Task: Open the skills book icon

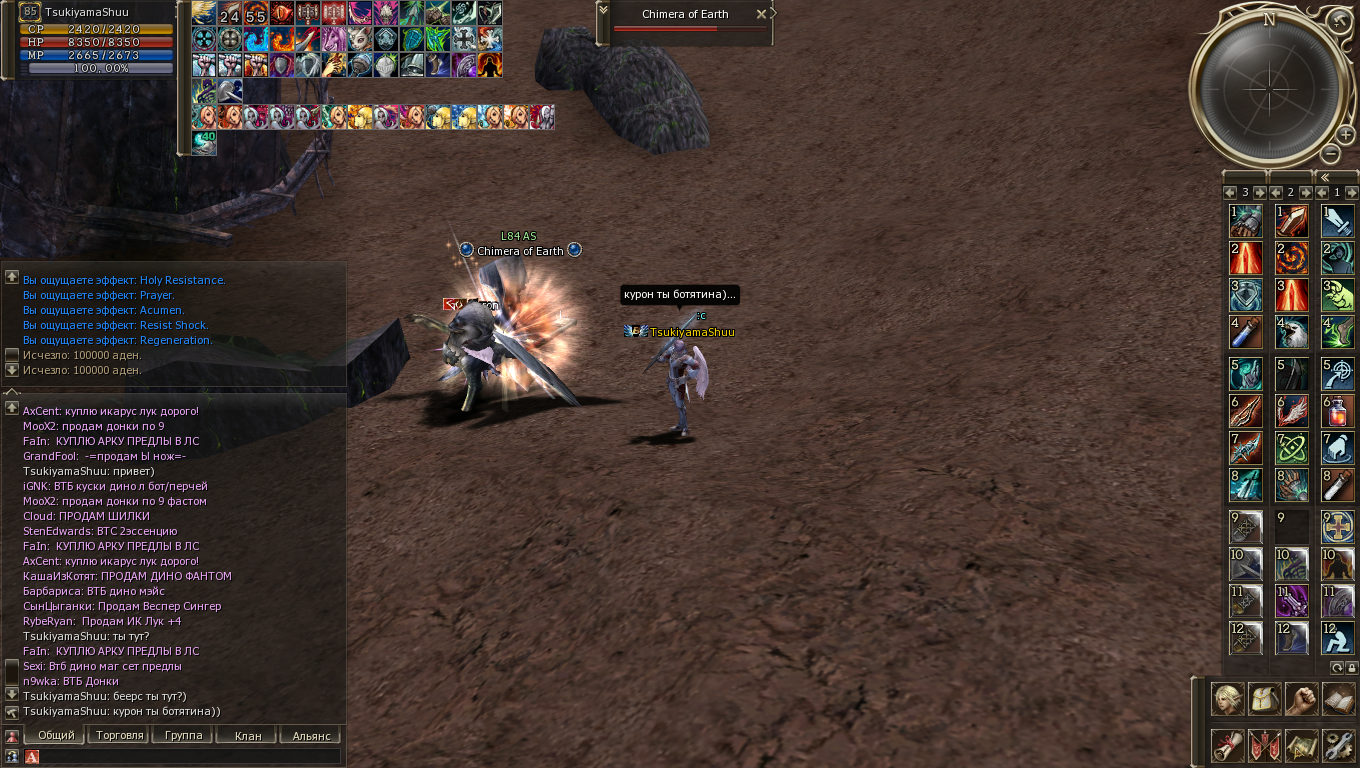Action: (x=1338, y=699)
